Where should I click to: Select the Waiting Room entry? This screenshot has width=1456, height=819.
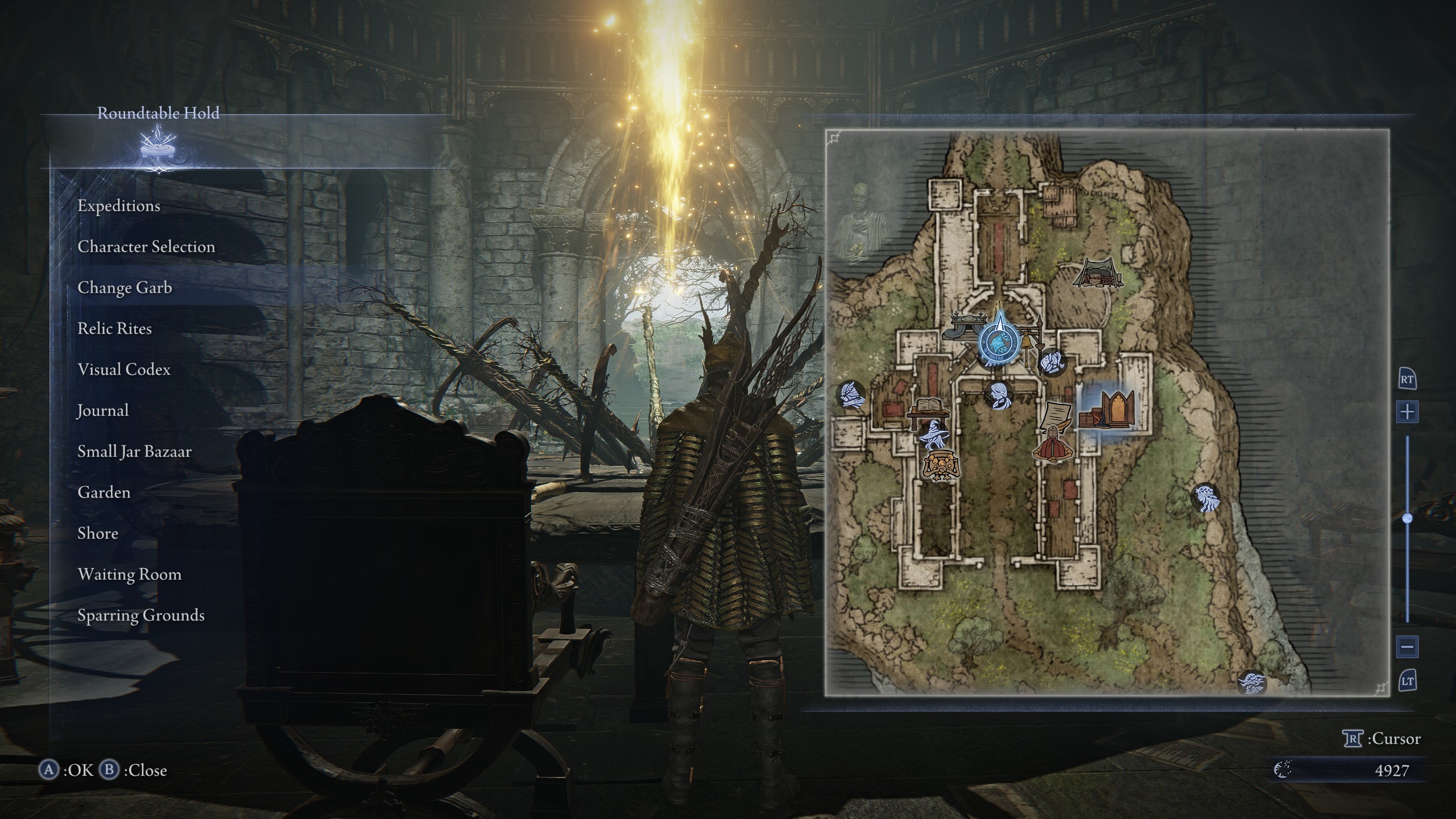pyautogui.click(x=130, y=574)
